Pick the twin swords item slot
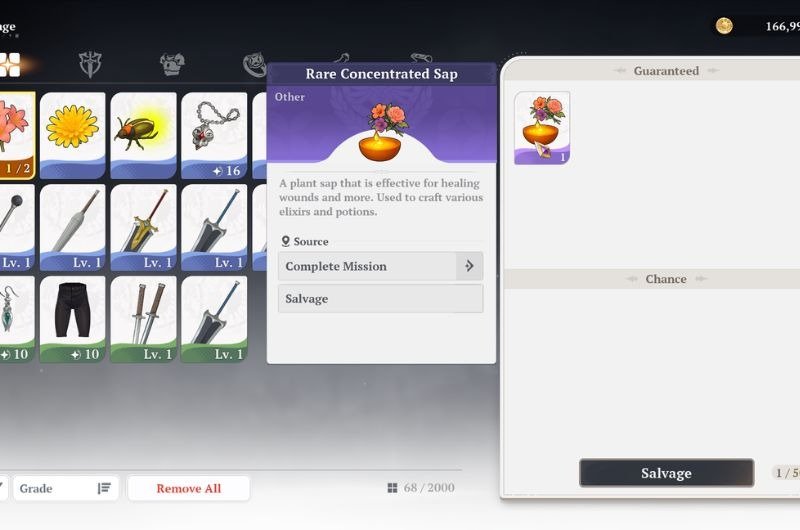This screenshot has width=800, height=530. coord(143,319)
